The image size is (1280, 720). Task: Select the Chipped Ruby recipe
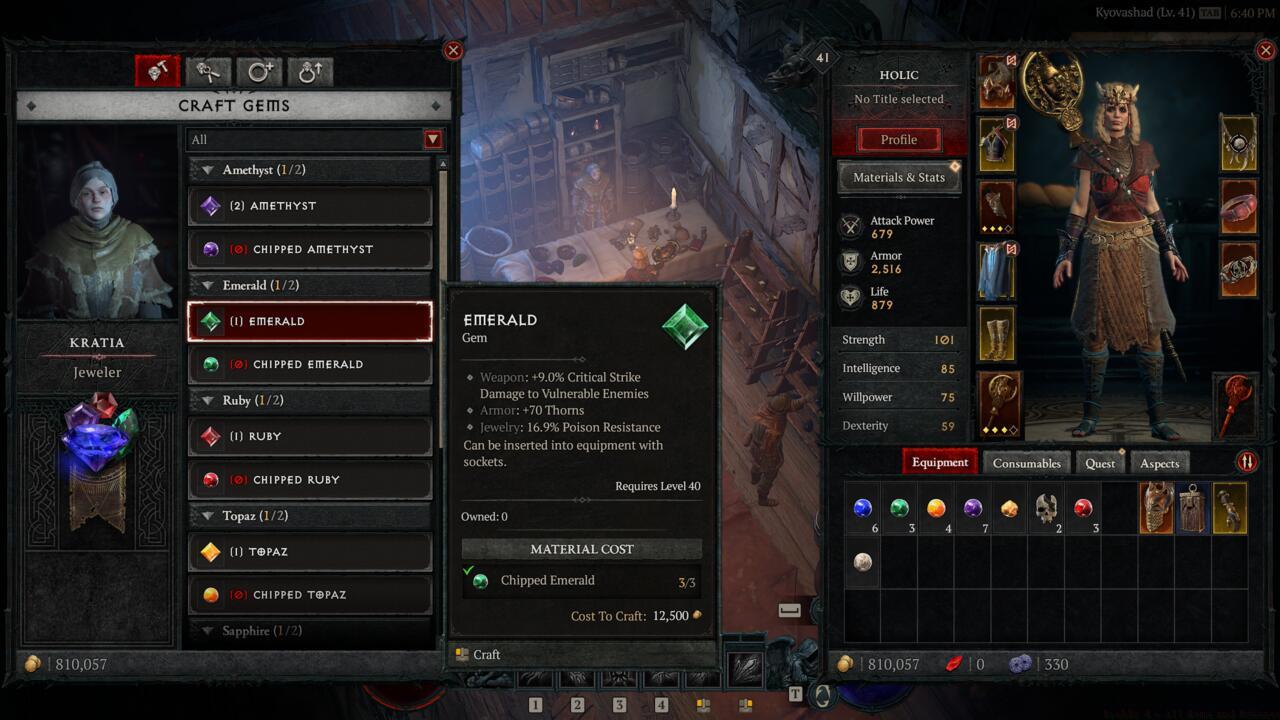point(310,479)
